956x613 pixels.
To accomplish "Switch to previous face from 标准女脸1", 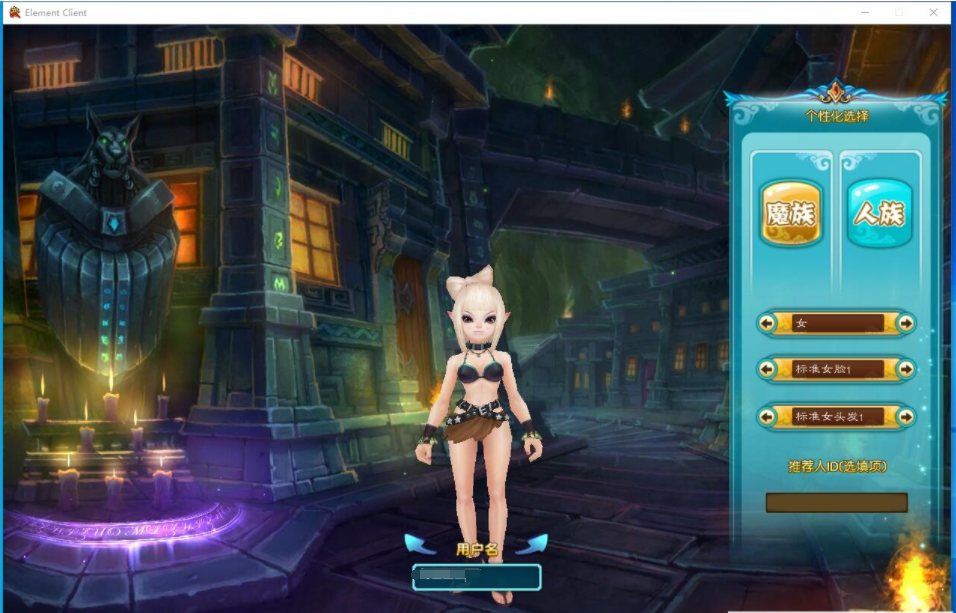I will (x=768, y=369).
